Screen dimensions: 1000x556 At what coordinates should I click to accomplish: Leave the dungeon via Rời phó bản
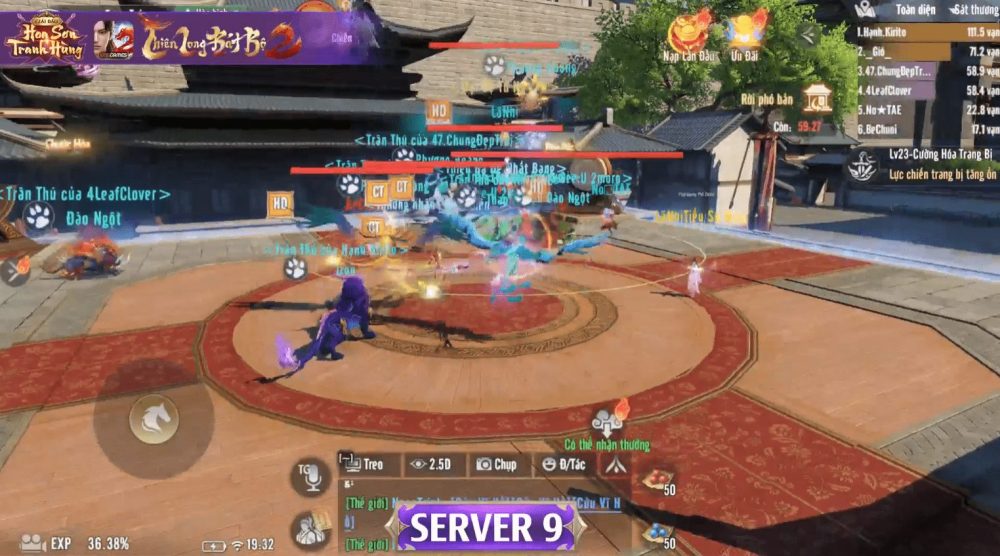click(x=817, y=101)
